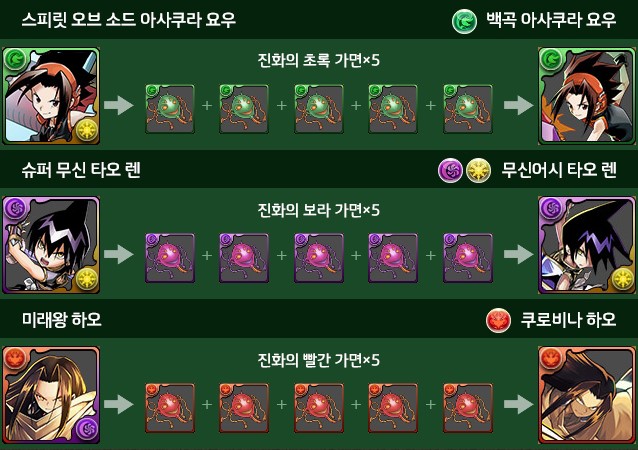Select the 미래왕 Hao portrait

pos(51,395)
